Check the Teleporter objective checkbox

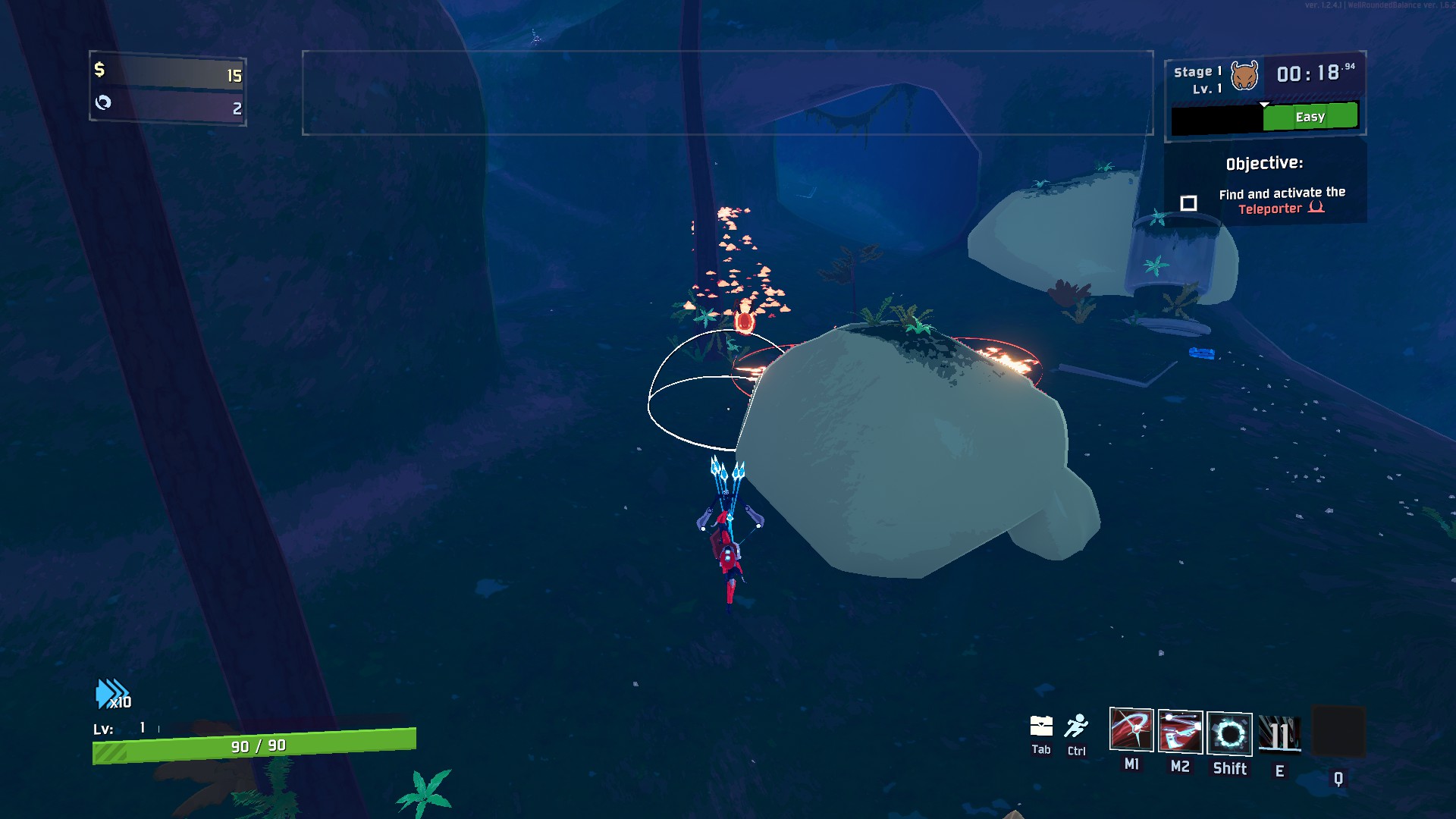1188,203
